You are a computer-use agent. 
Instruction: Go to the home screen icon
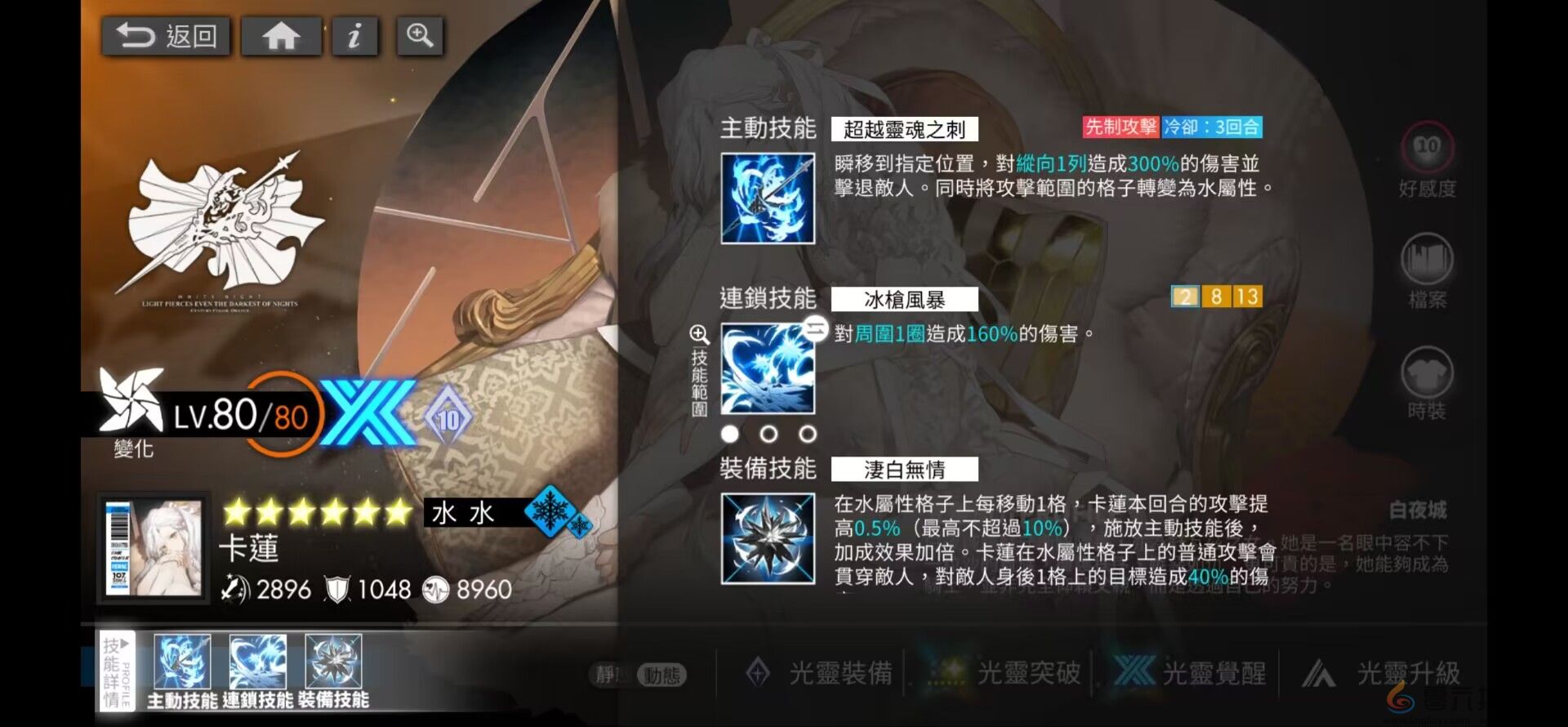coord(281,36)
